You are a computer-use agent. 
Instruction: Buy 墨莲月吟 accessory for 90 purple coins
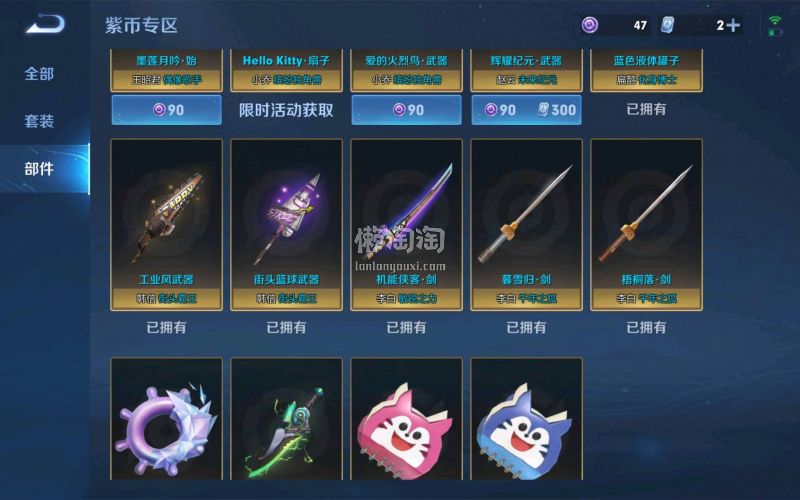tap(166, 109)
